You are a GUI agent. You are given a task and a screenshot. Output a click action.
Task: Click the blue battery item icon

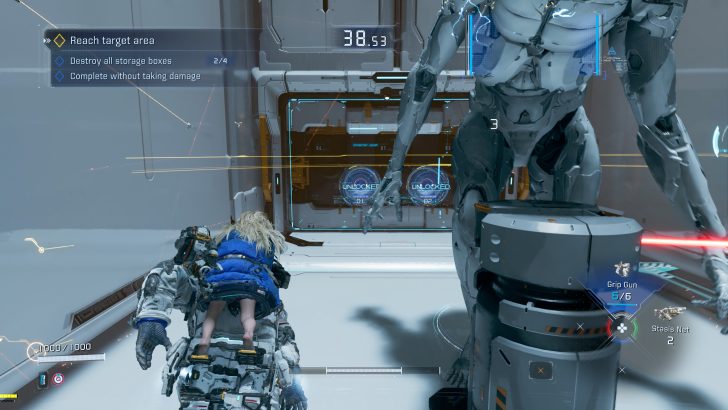click(x=42, y=380)
